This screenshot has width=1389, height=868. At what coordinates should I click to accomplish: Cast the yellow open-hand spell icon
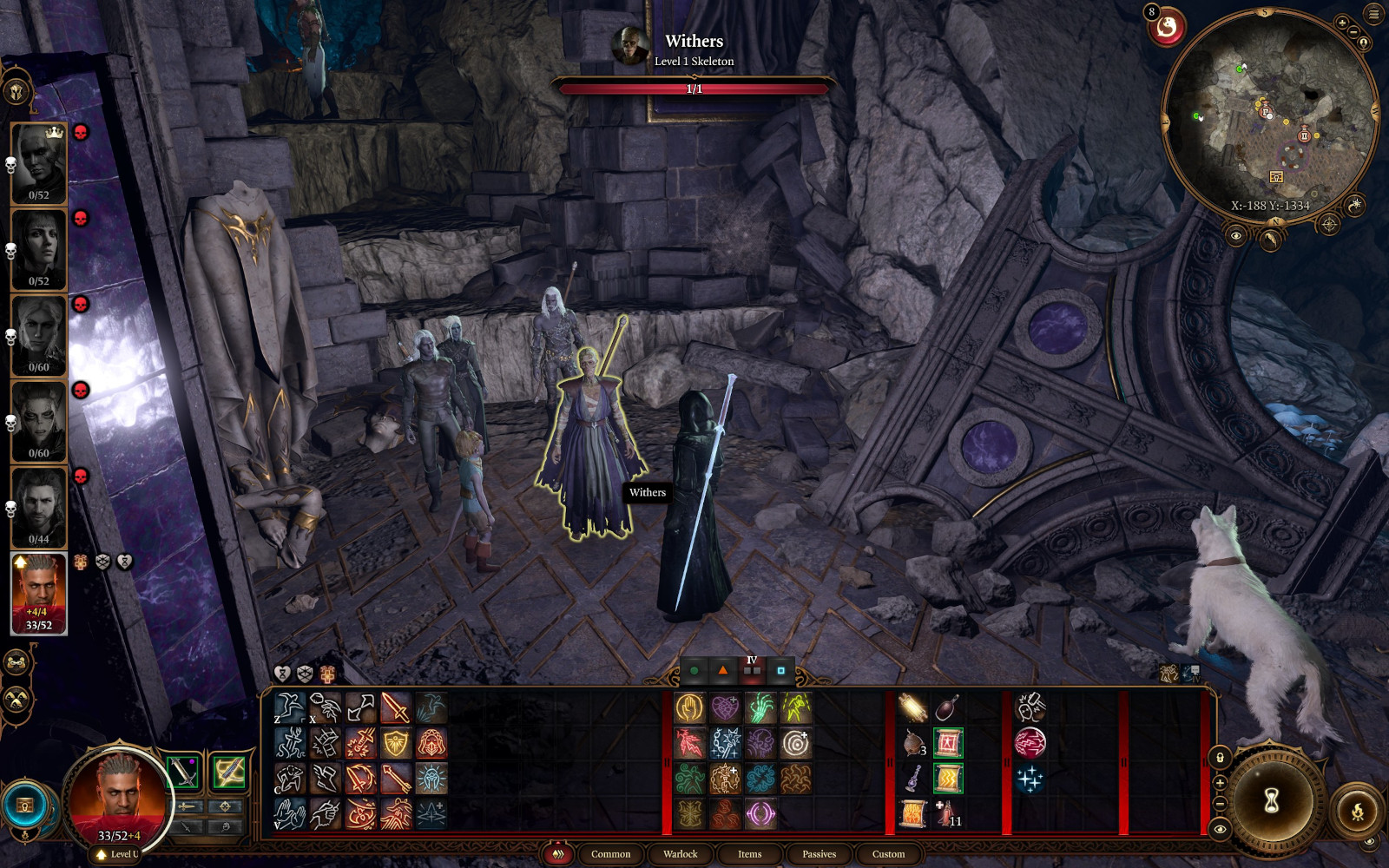[689, 708]
